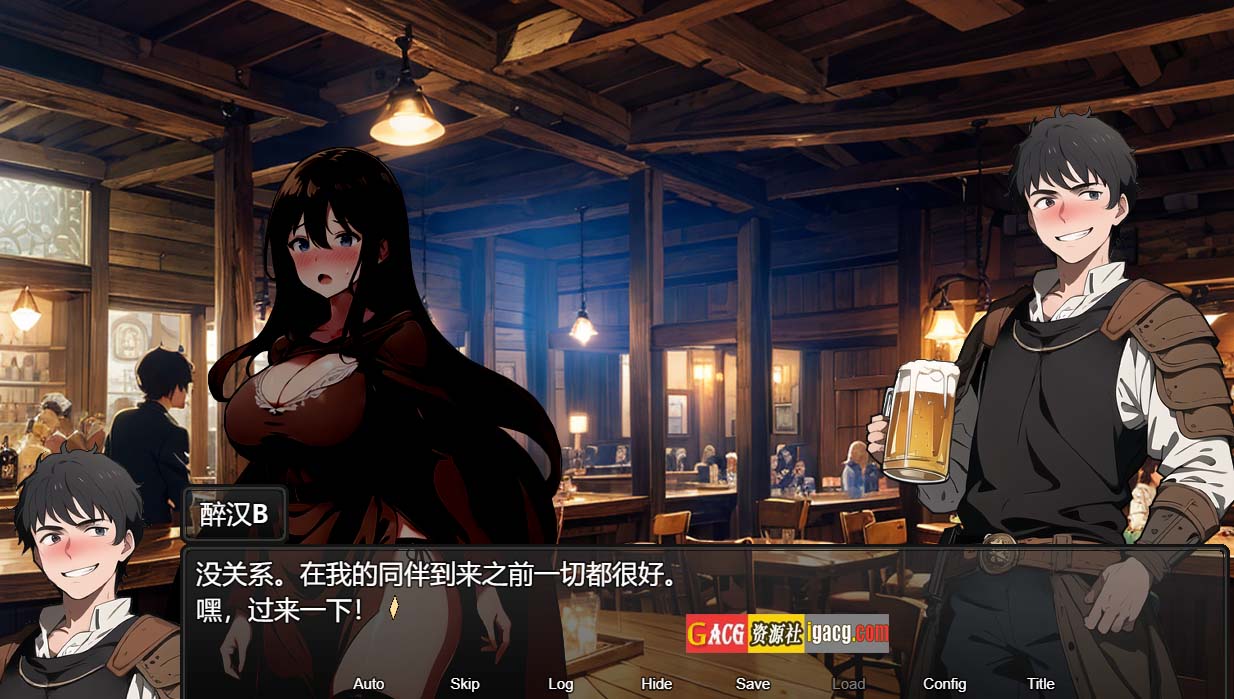Return to the Title screen
The width and height of the screenshot is (1234, 699).
(x=1040, y=684)
